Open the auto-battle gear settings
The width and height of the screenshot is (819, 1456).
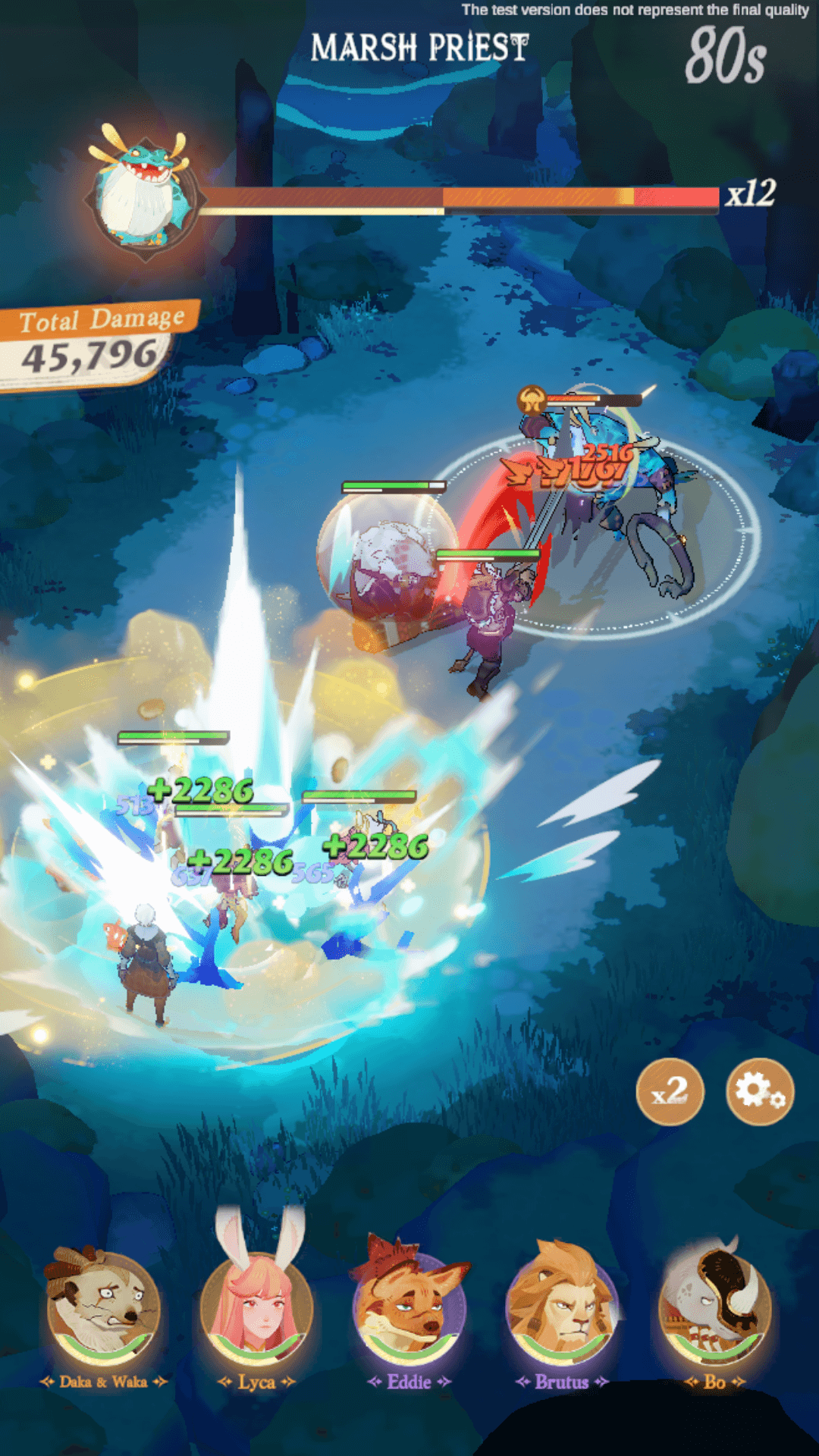point(759,1091)
